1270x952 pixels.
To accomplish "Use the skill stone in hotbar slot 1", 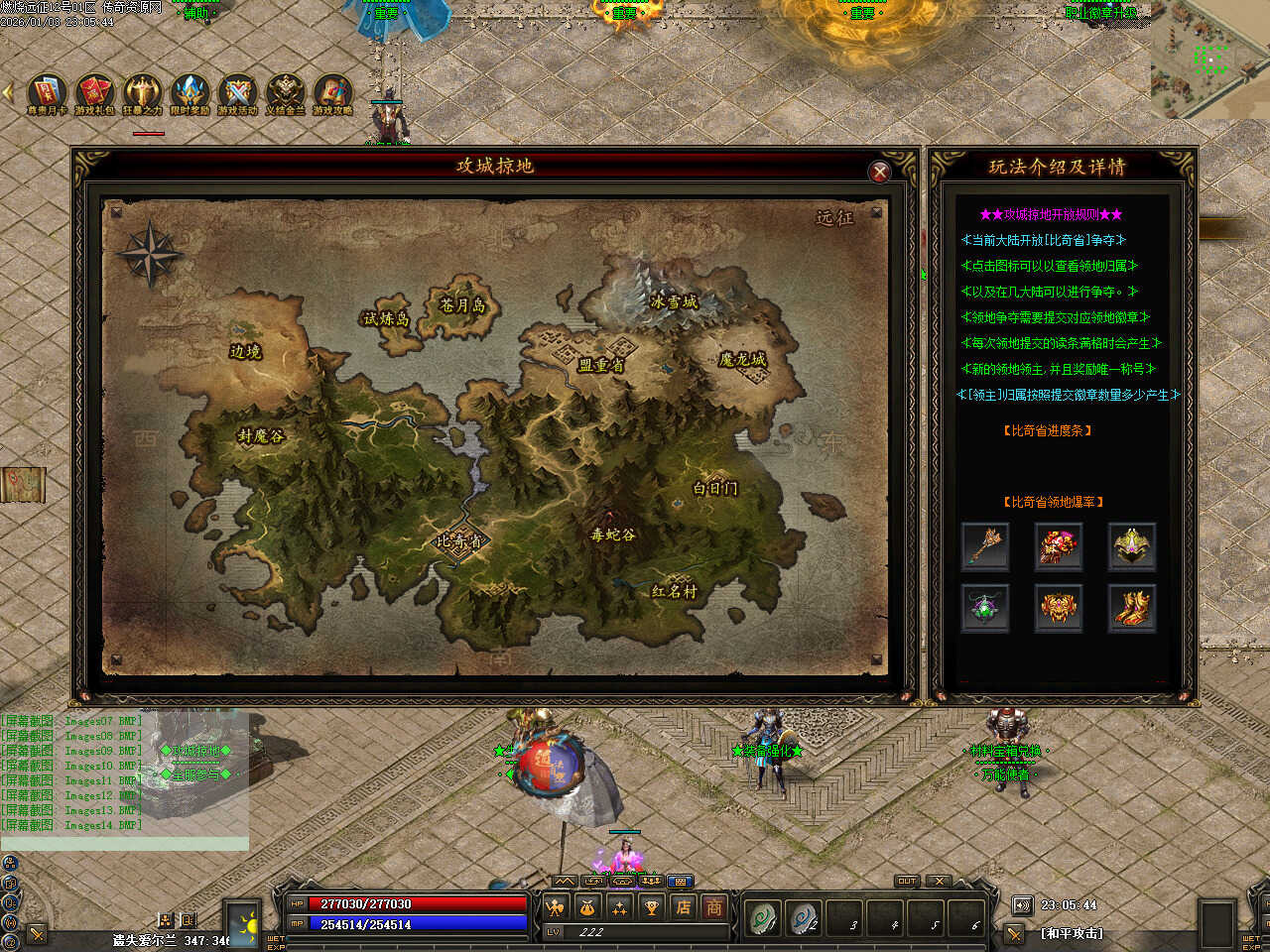I will tap(764, 919).
